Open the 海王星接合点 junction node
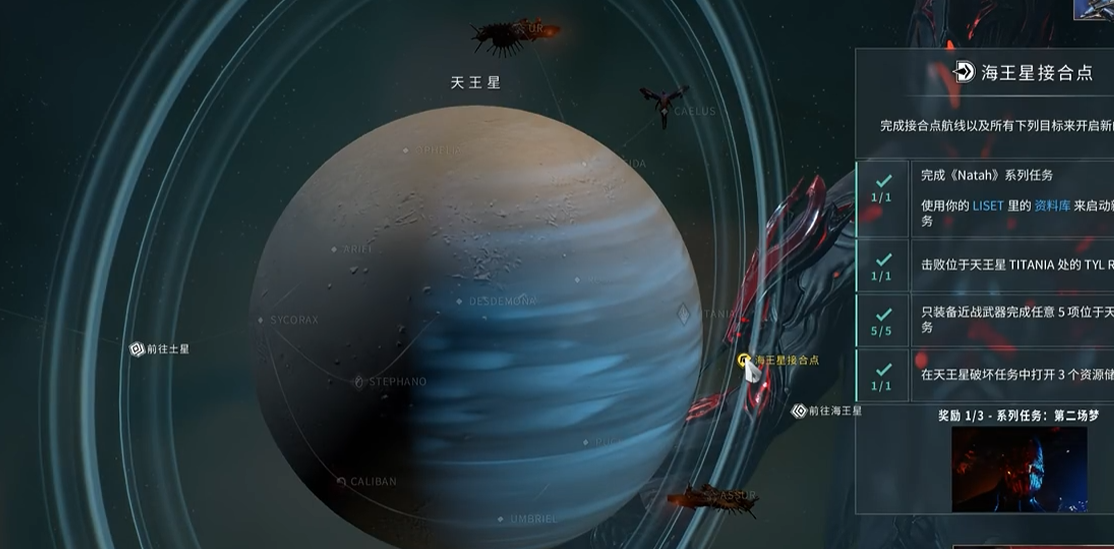 [x=743, y=360]
